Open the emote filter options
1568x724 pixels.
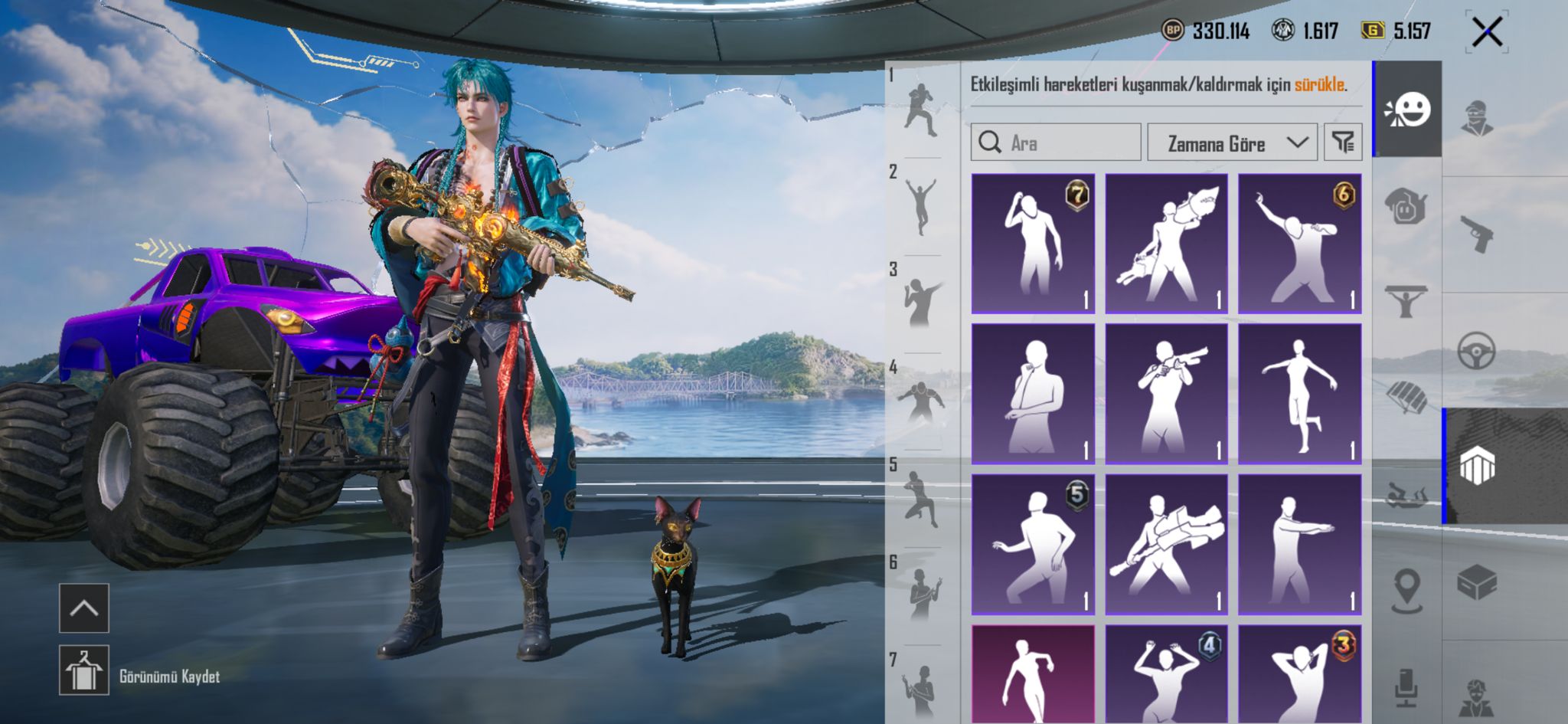click(1343, 143)
